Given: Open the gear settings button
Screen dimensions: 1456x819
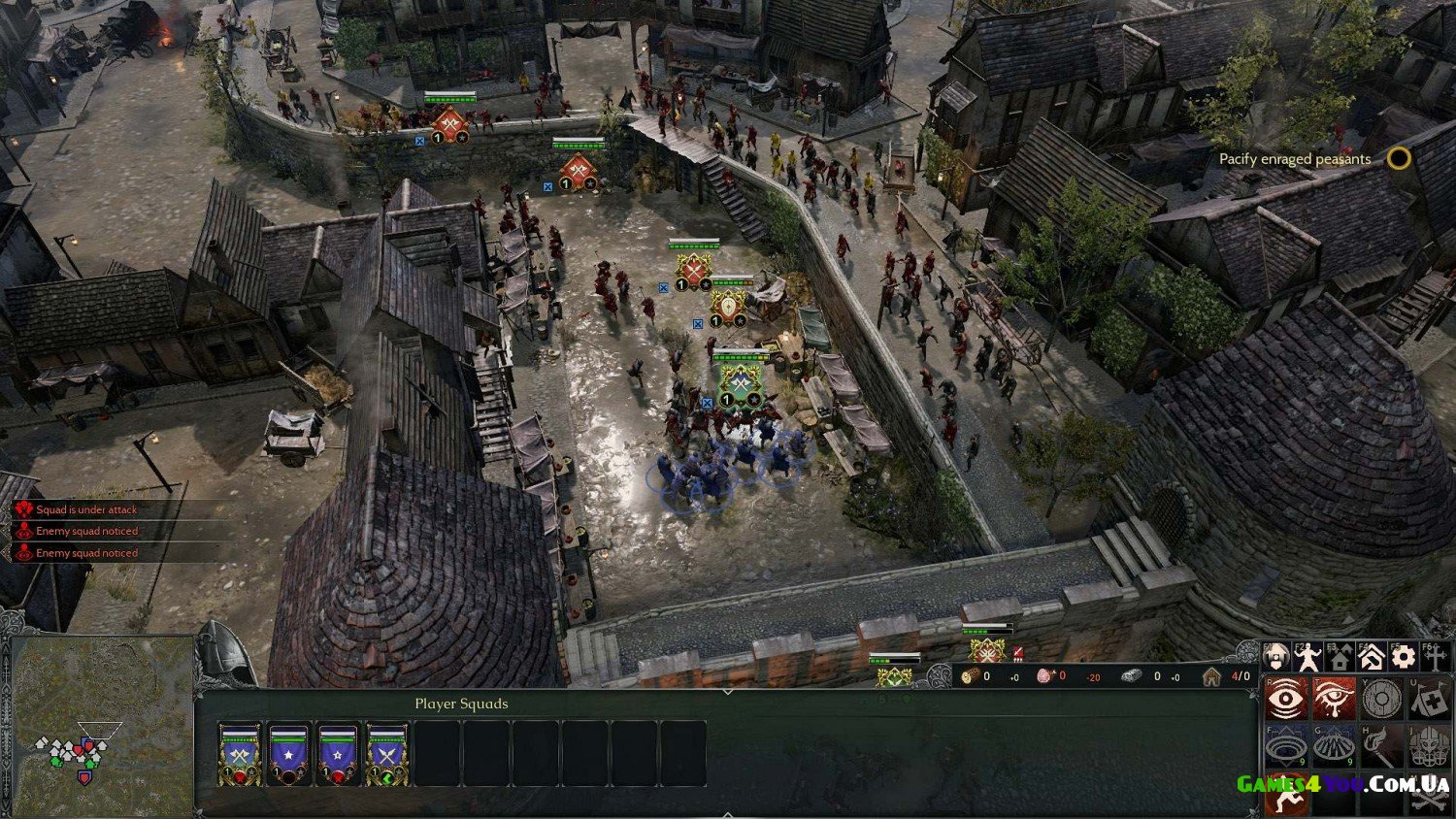Looking at the screenshot, I should pos(1403,657).
